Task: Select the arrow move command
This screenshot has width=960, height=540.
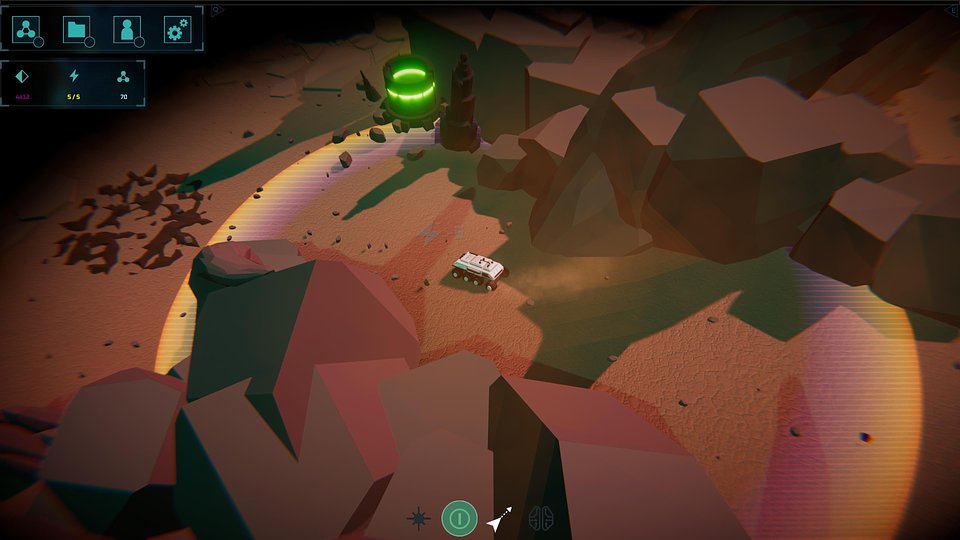Action: coord(498,518)
